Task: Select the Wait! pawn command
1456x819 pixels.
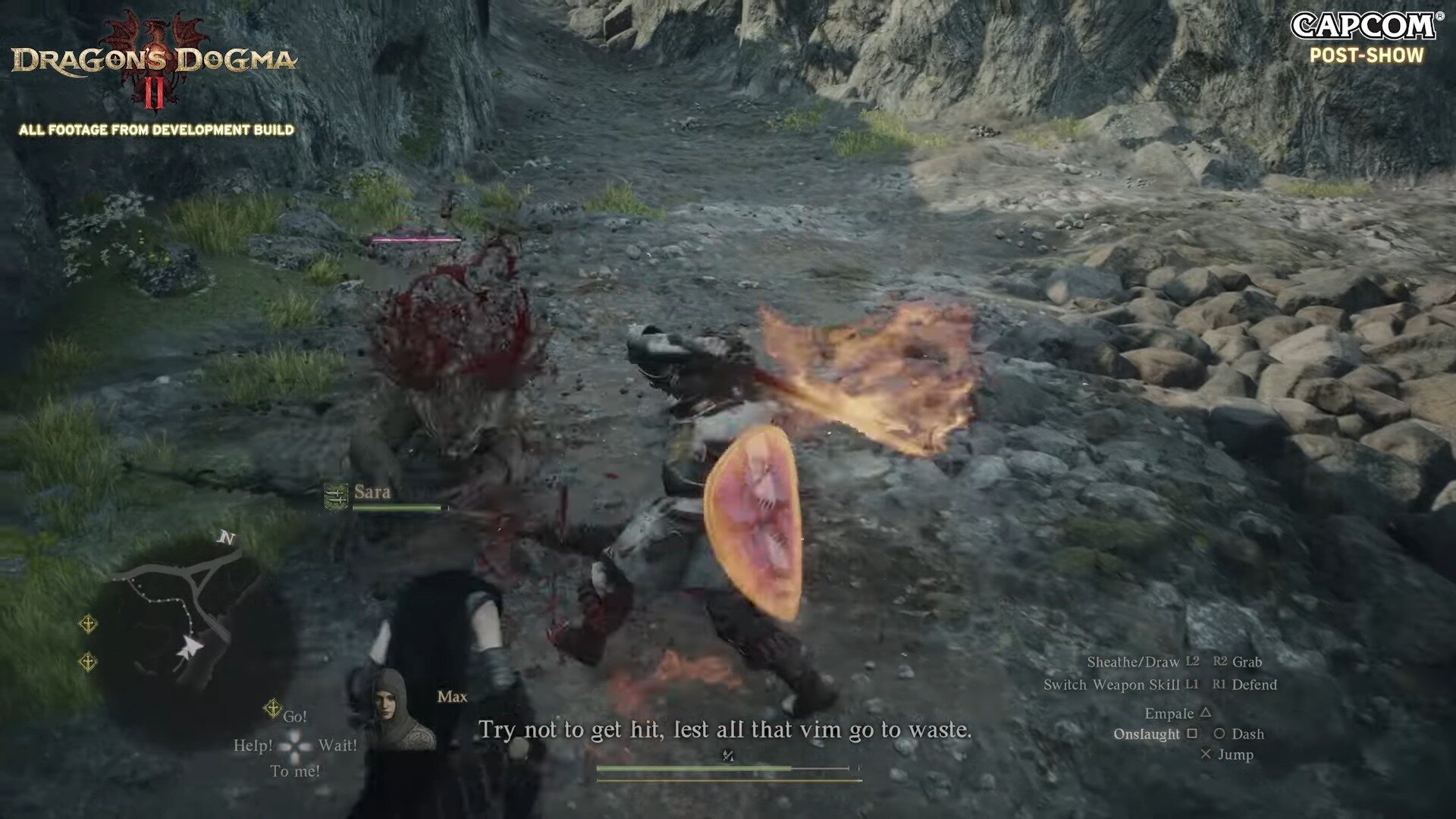Action: pyautogui.click(x=337, y=745)
